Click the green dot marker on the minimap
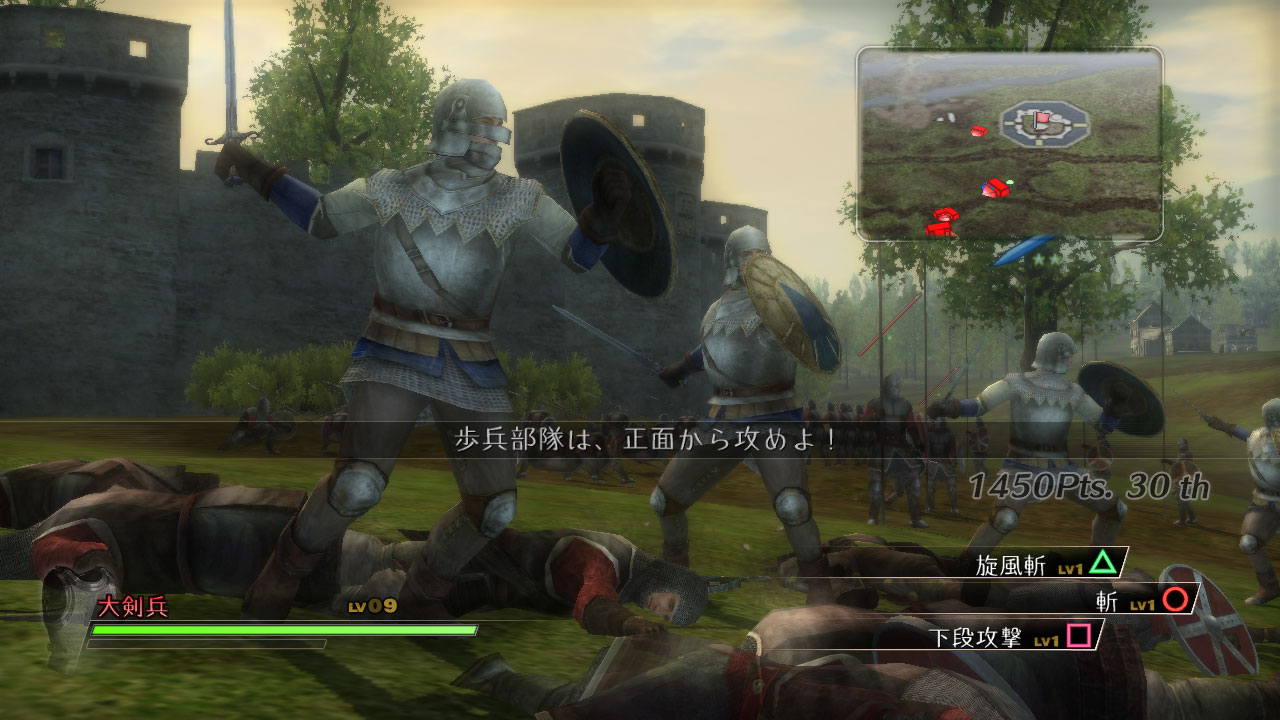1280x720 pixels. (1009, 182)
